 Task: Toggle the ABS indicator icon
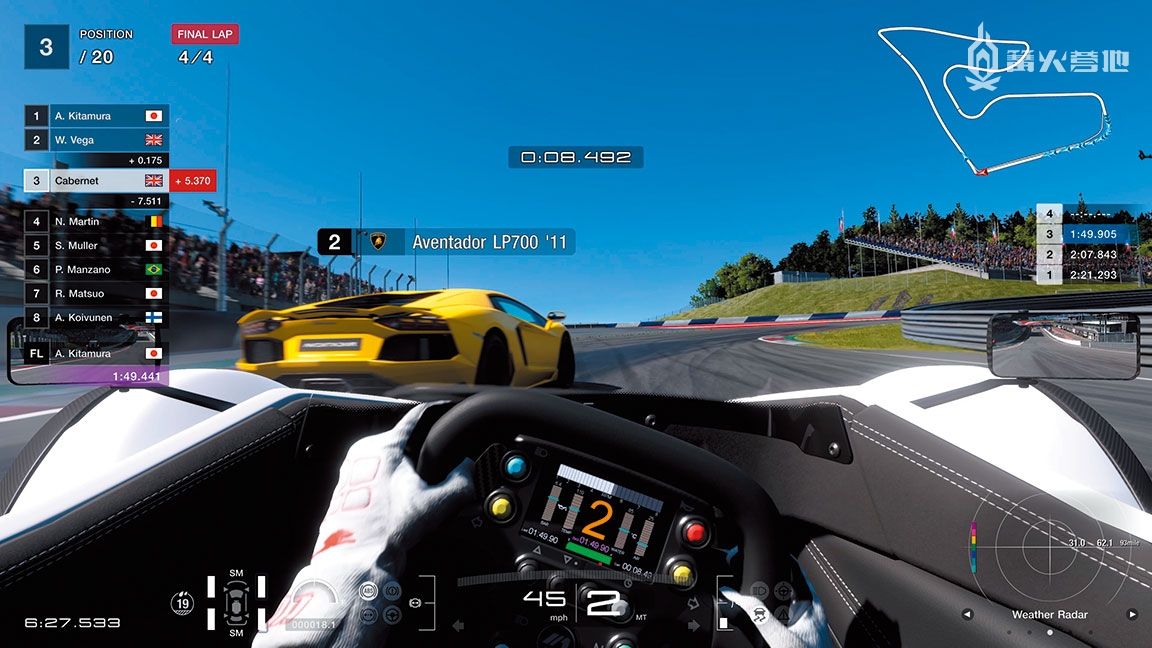pyautogui.click(x=368, y=591)
